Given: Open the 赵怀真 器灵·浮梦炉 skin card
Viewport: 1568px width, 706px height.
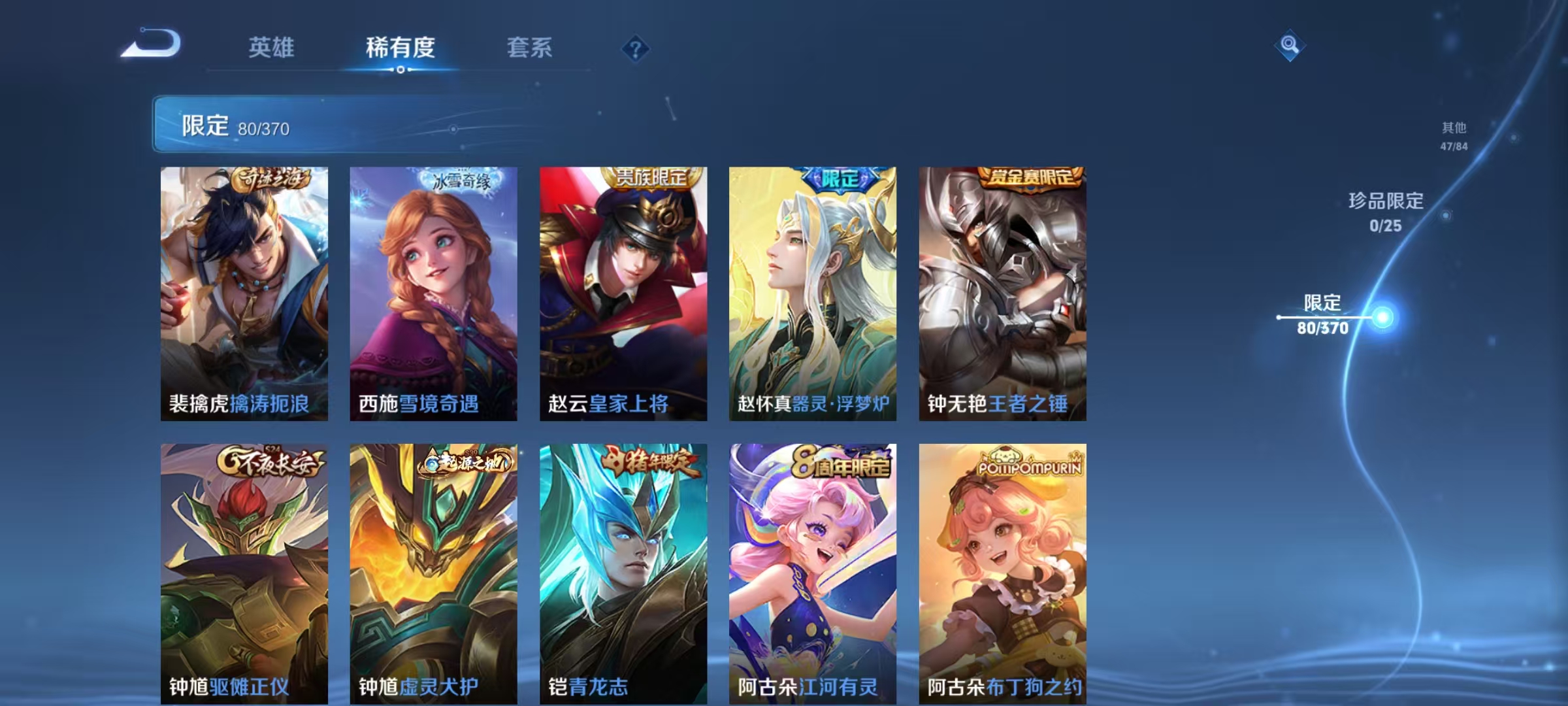Looking at the screenshot, I should pyautogui.click(x=811, y=288).
